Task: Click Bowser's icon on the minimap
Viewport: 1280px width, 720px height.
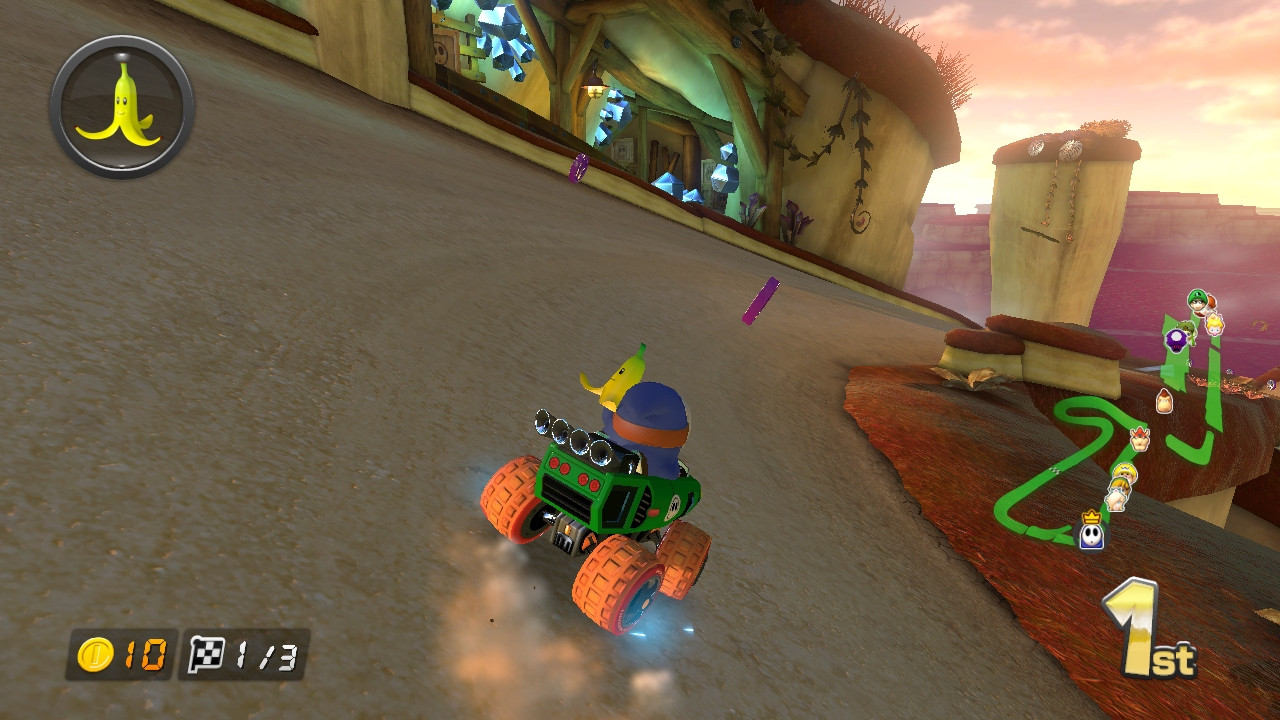Action: (x=1139, y=437)
